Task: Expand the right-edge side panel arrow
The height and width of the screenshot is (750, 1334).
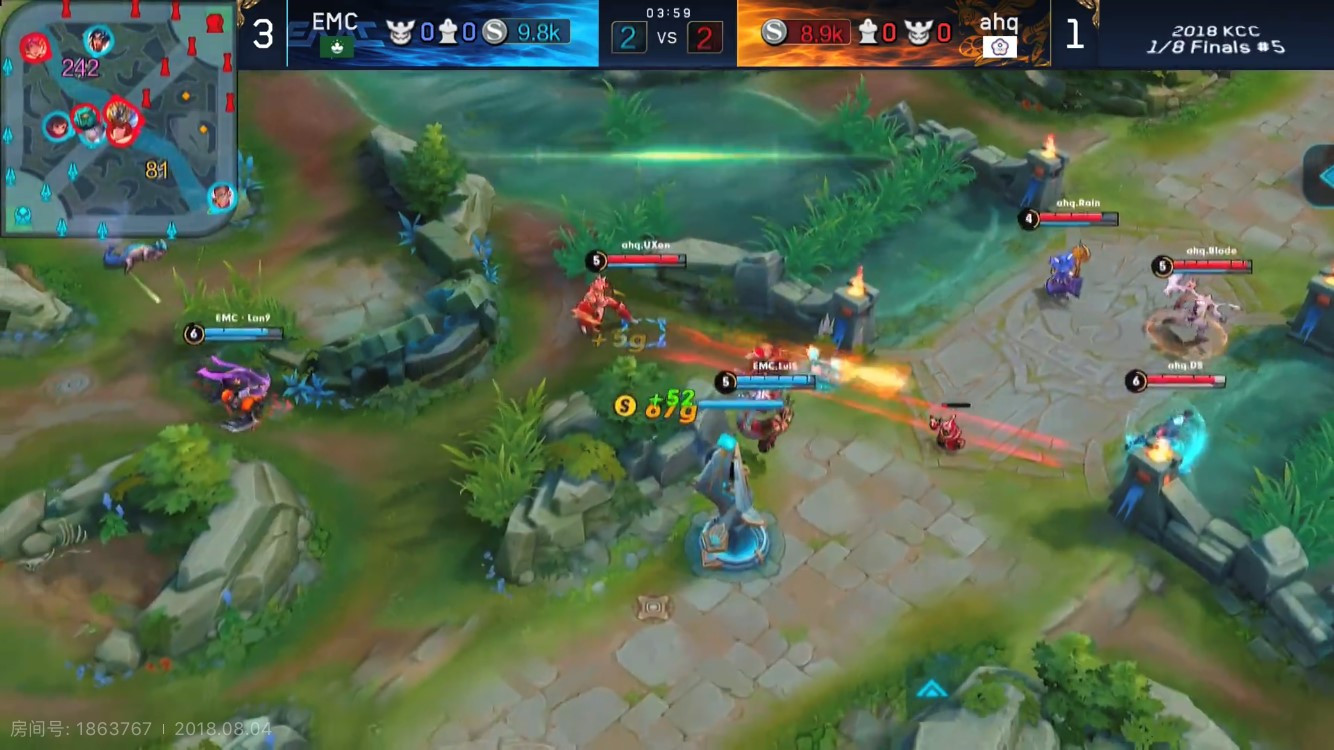Action: pyautogui.click(x=1320, y=174)
